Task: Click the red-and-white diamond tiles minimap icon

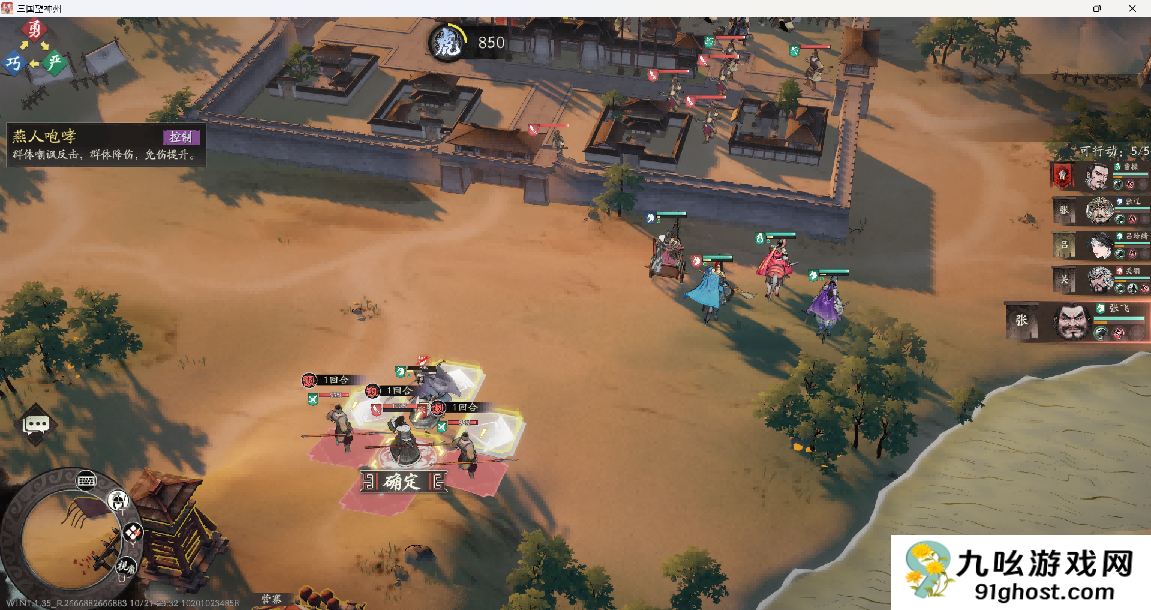Action: pyautogui.click(x=132, y=534)
